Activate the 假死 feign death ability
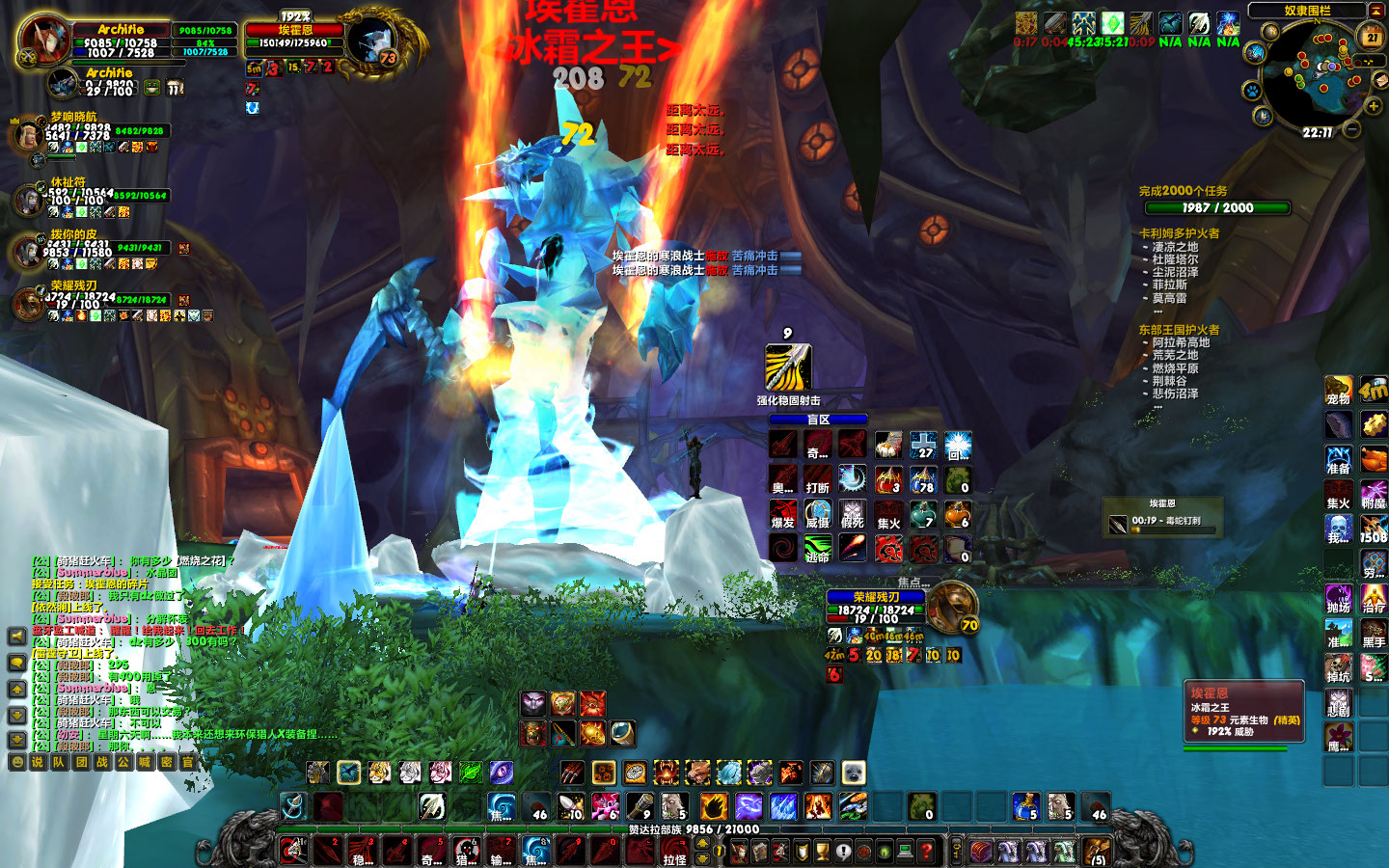1389x868 pixels. coord(853,514)
